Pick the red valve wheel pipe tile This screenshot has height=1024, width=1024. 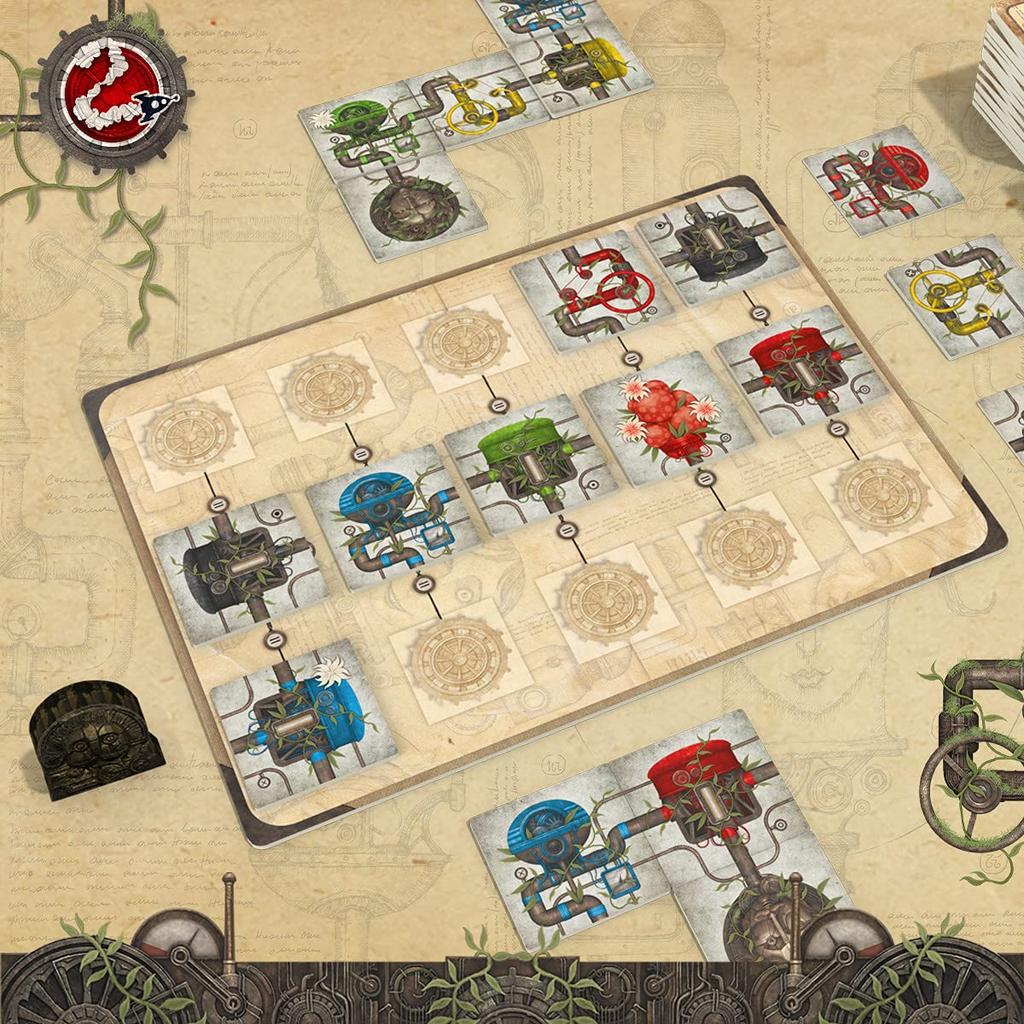(x=590, y=290)
